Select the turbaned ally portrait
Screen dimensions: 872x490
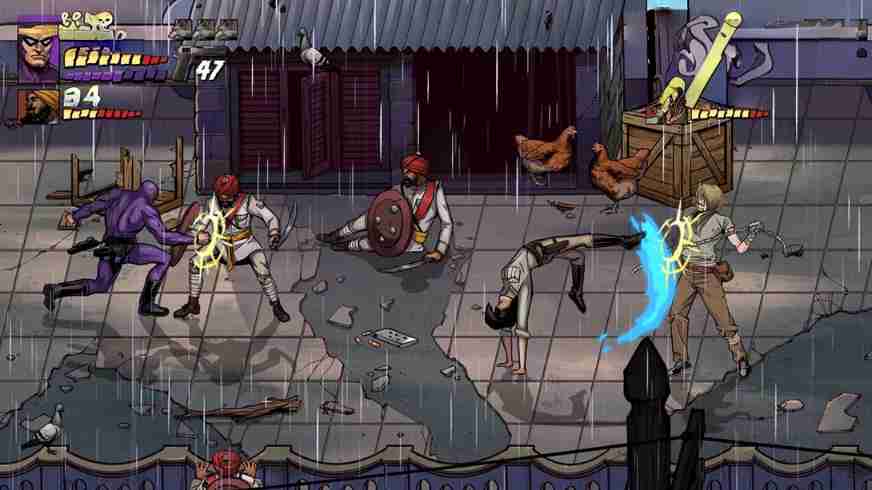37,105
